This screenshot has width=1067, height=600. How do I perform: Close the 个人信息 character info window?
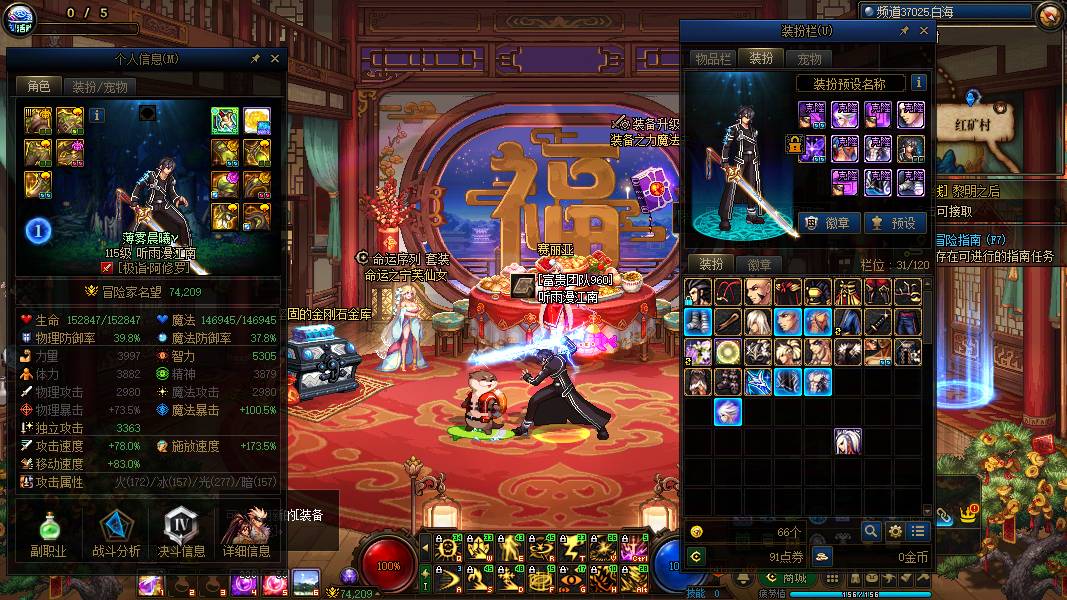click(x=275, y=59)
